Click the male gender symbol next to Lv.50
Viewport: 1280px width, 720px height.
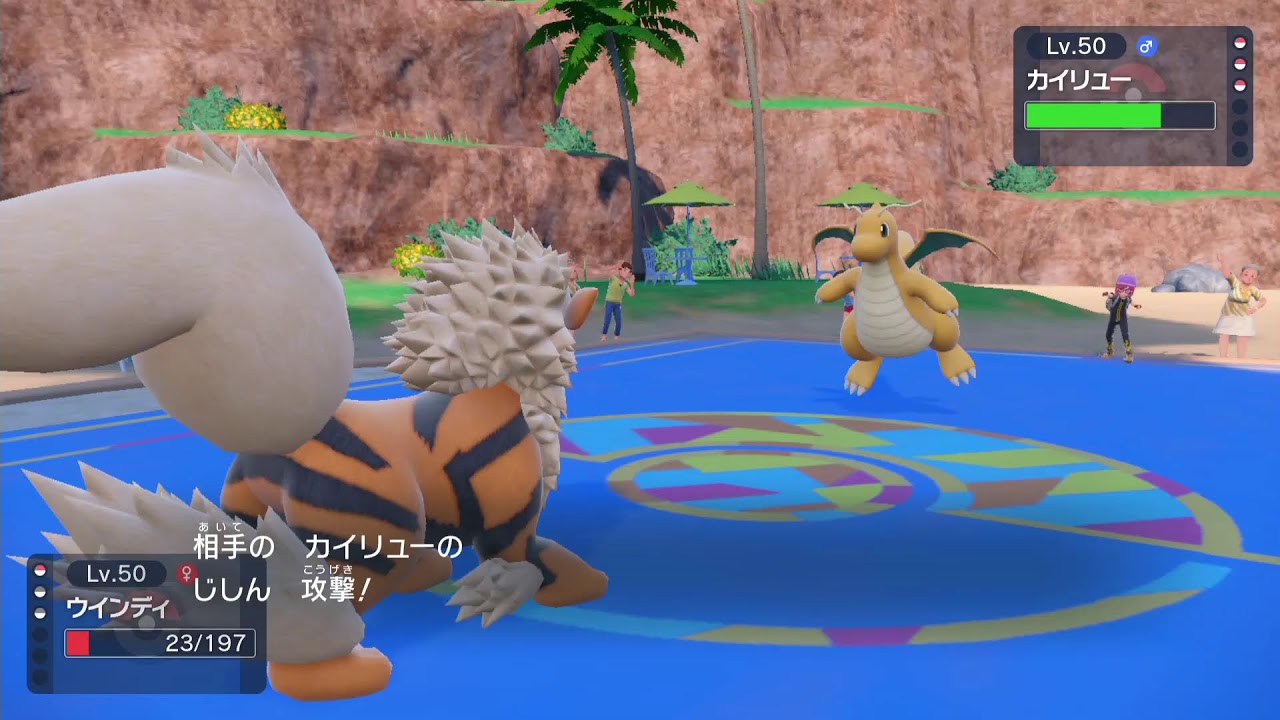pos(1147,46)
